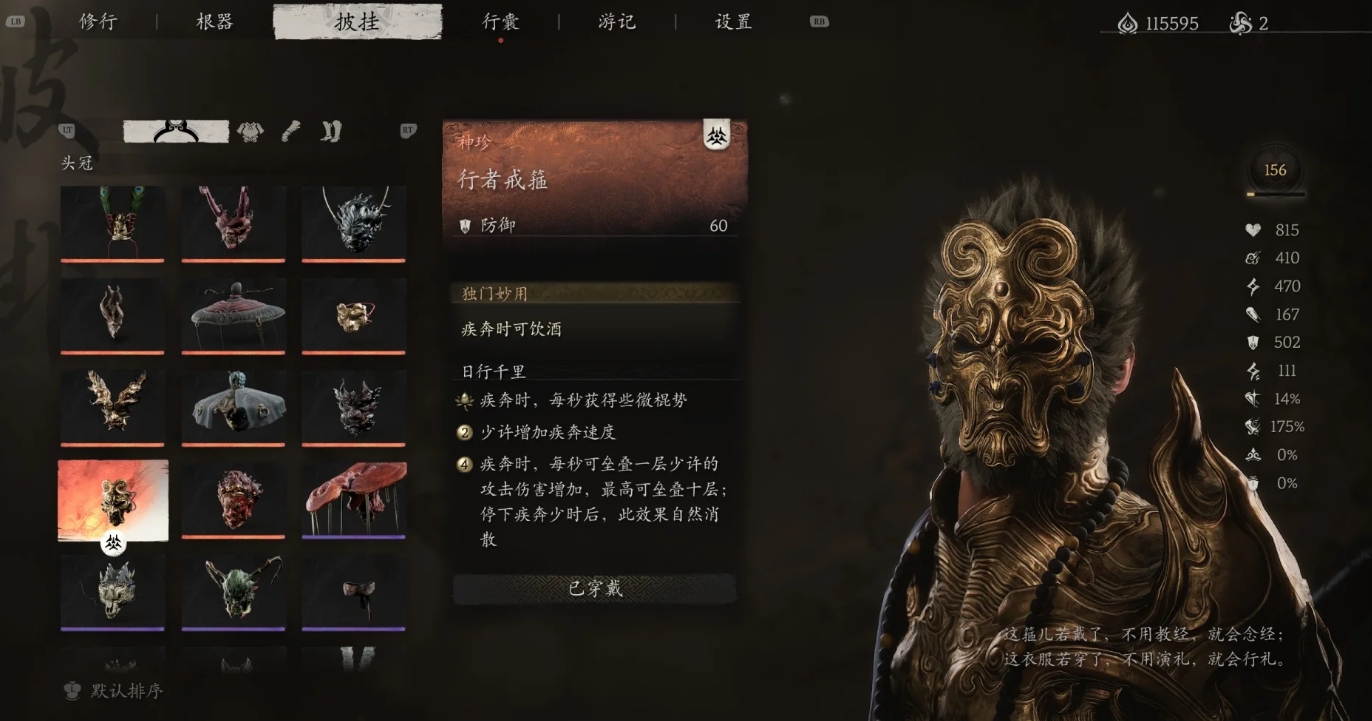This screenshot has width=1372, height=721.
Task: Select the chest armor slot icon
Action: (x=250, y=131)
